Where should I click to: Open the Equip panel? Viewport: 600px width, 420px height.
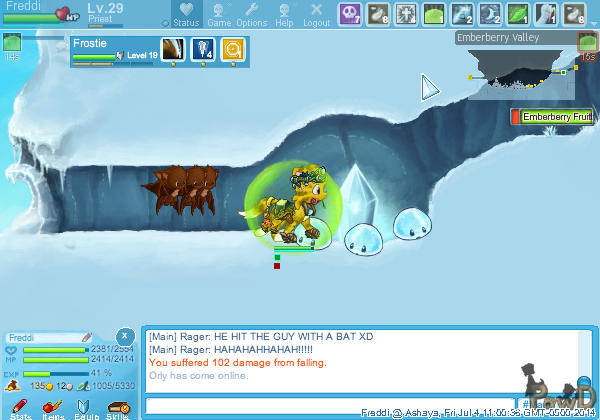tap(86, 409)
